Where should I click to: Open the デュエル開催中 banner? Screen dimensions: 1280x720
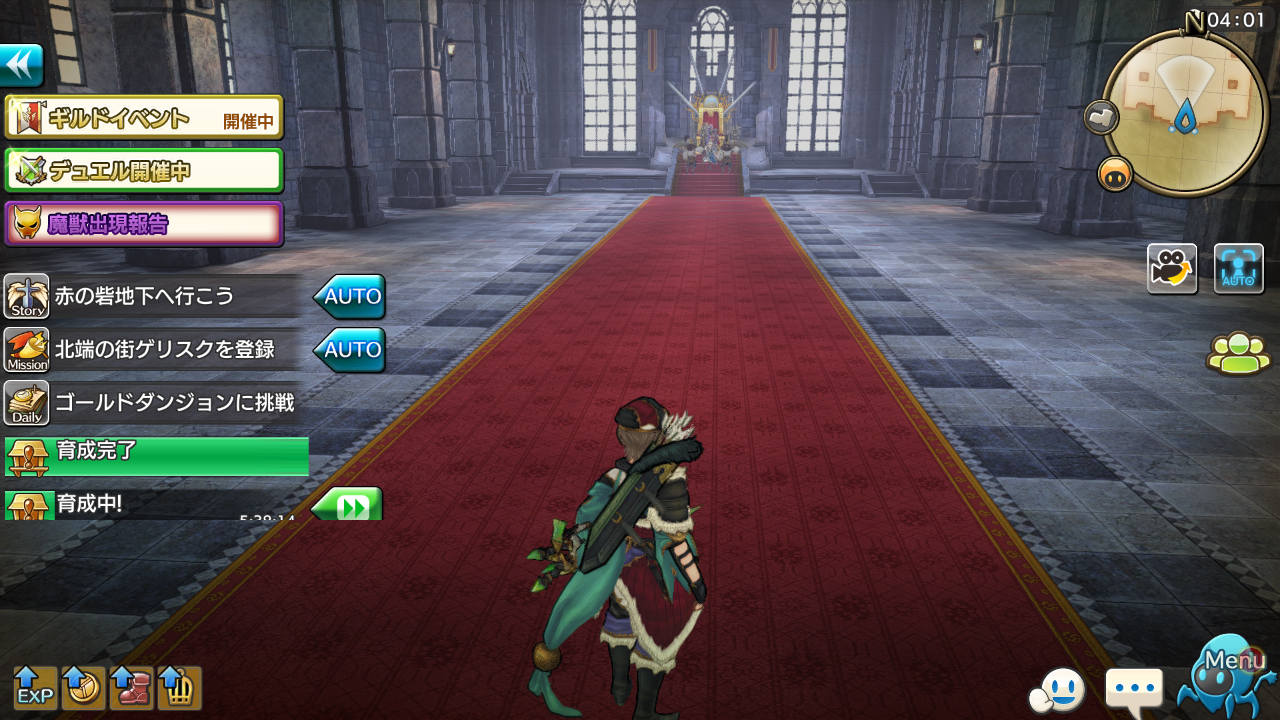point(144,171)
